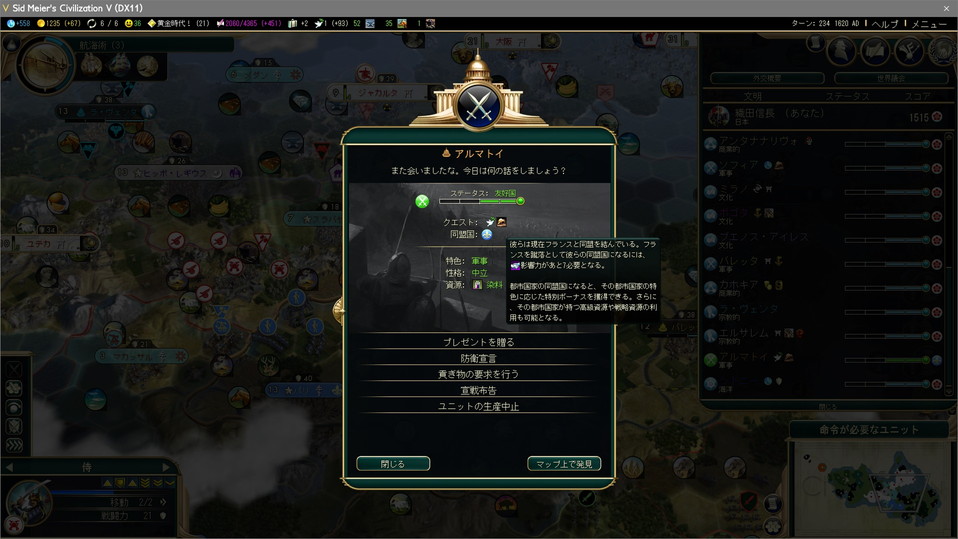Choose ユニットの生産中止 option
The image size is (958, 539).
pyautogui.click(x=478, y=406)
